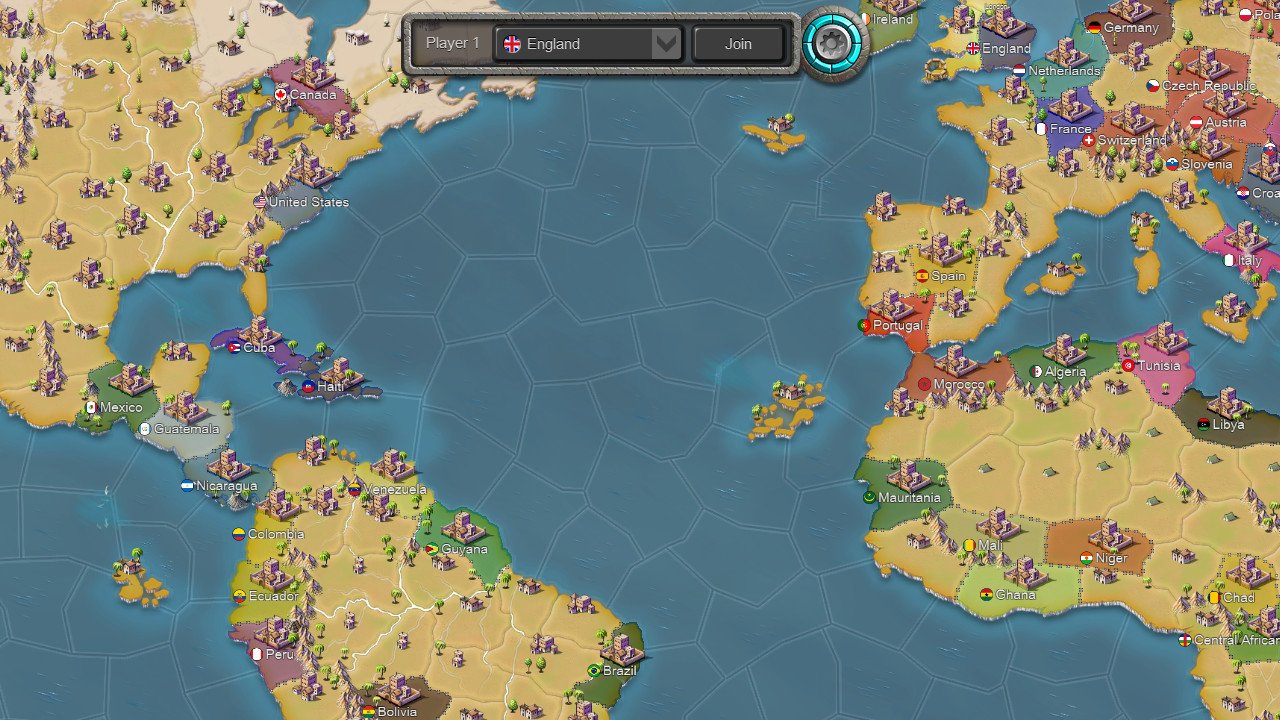1280x720 pixels.
Task: Join the game as England
Action: [738, 43]
